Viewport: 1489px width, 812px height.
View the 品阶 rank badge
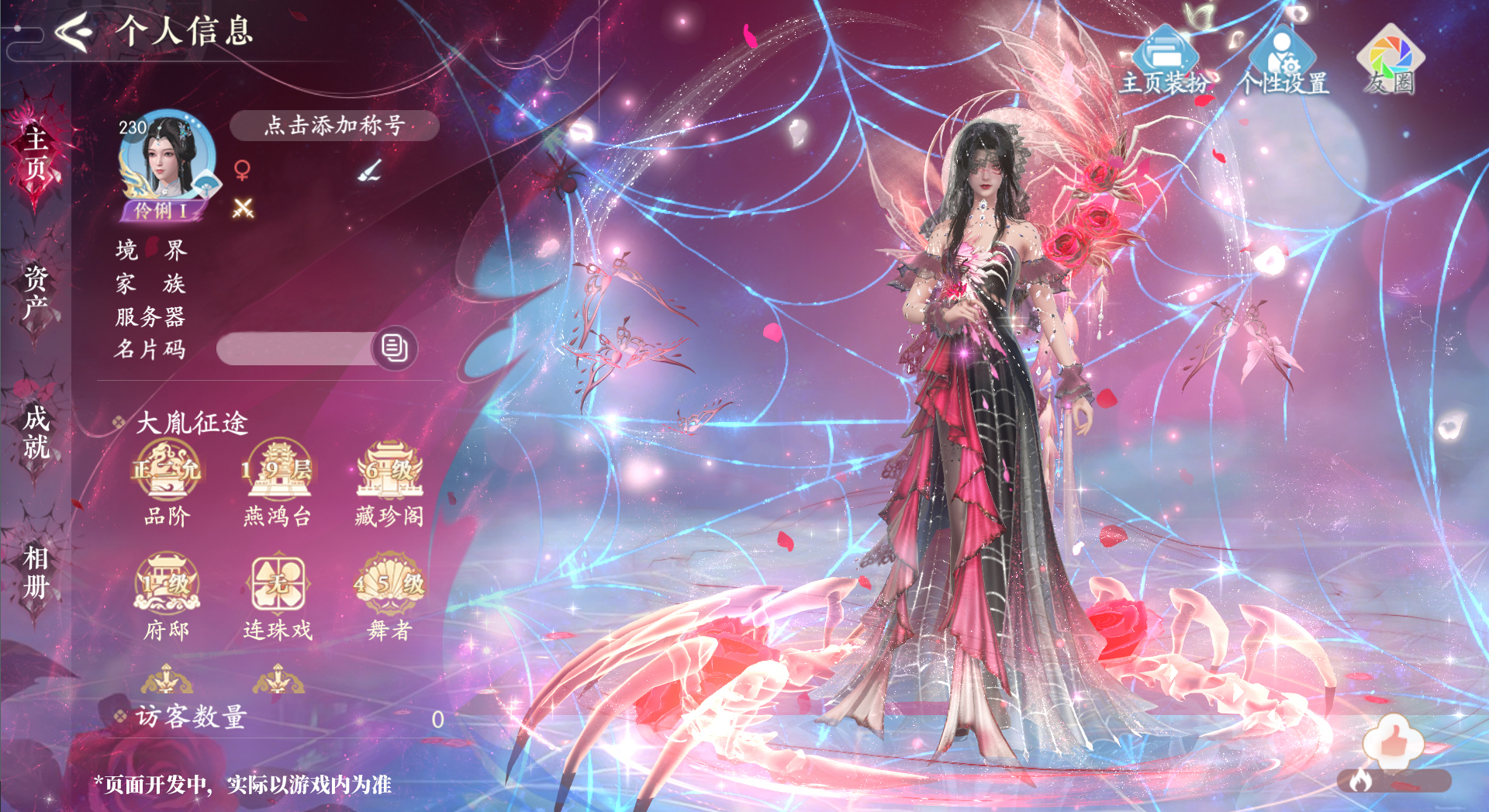coord(167,471)
